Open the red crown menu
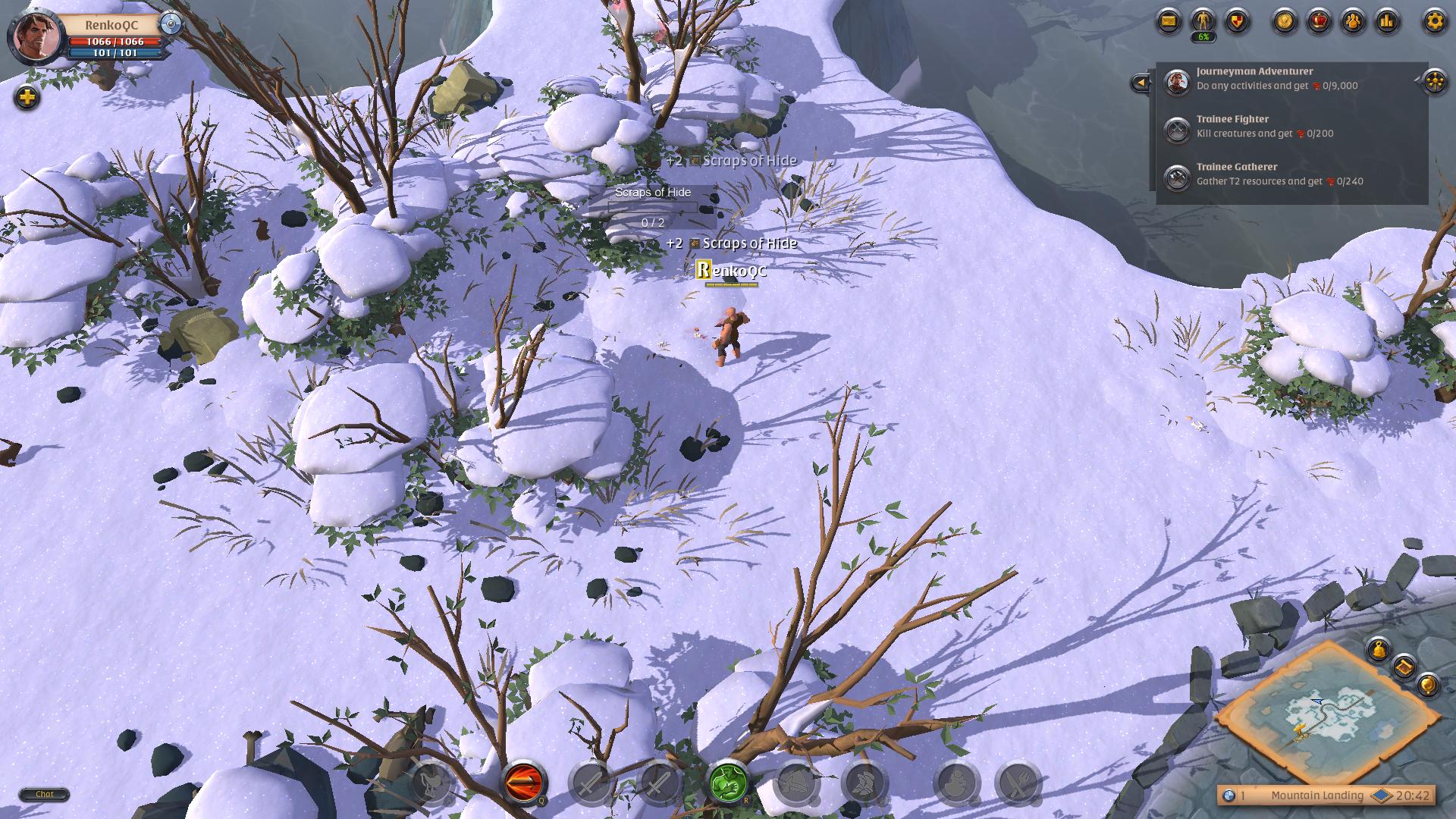Viewport: 1456px width, 819px height. point(1319,20)
